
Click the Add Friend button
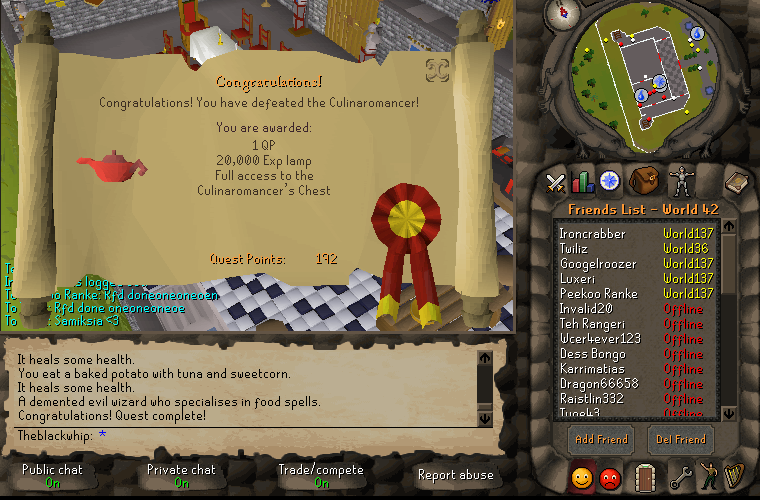click(600, 439)
